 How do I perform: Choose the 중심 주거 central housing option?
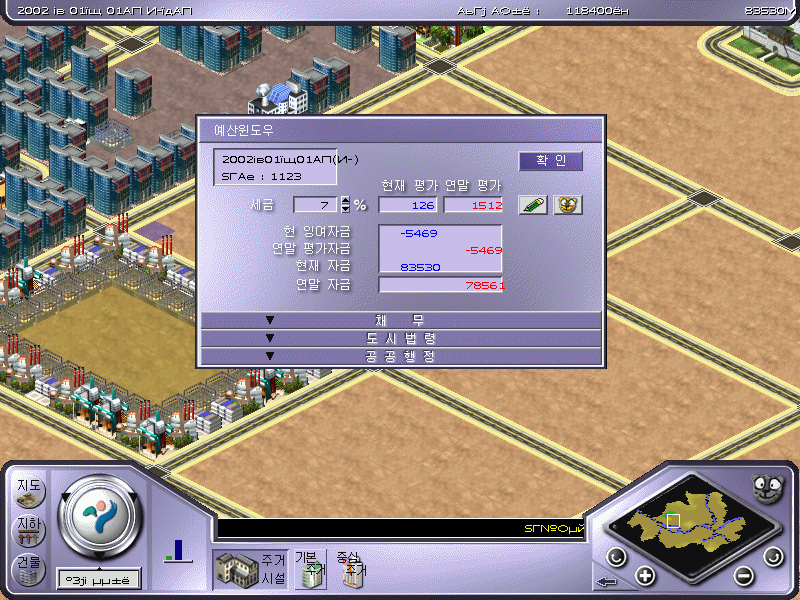click(x=351, y=568)
